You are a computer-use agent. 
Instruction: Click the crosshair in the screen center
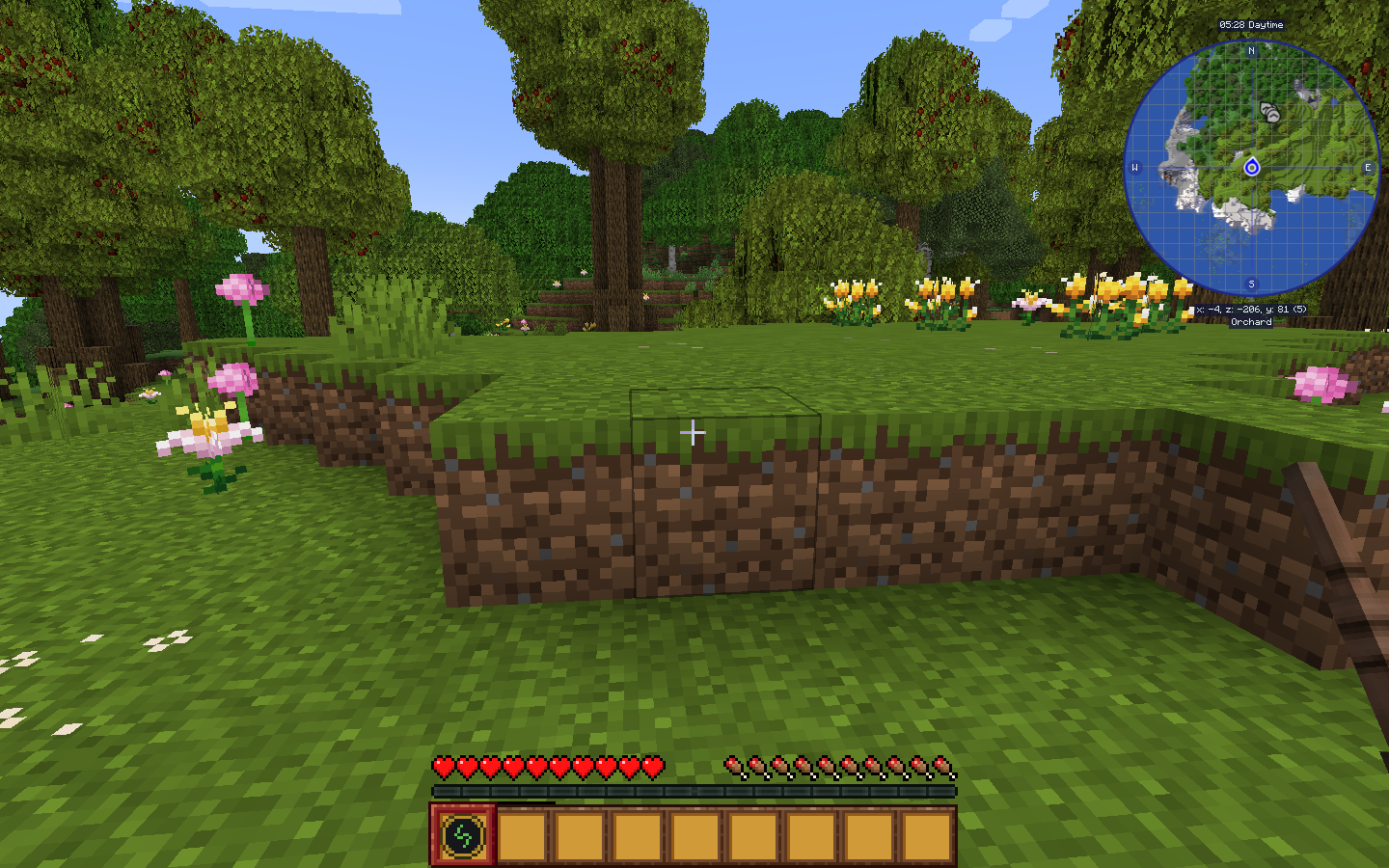pyautogui.click(x=694, y=433)
